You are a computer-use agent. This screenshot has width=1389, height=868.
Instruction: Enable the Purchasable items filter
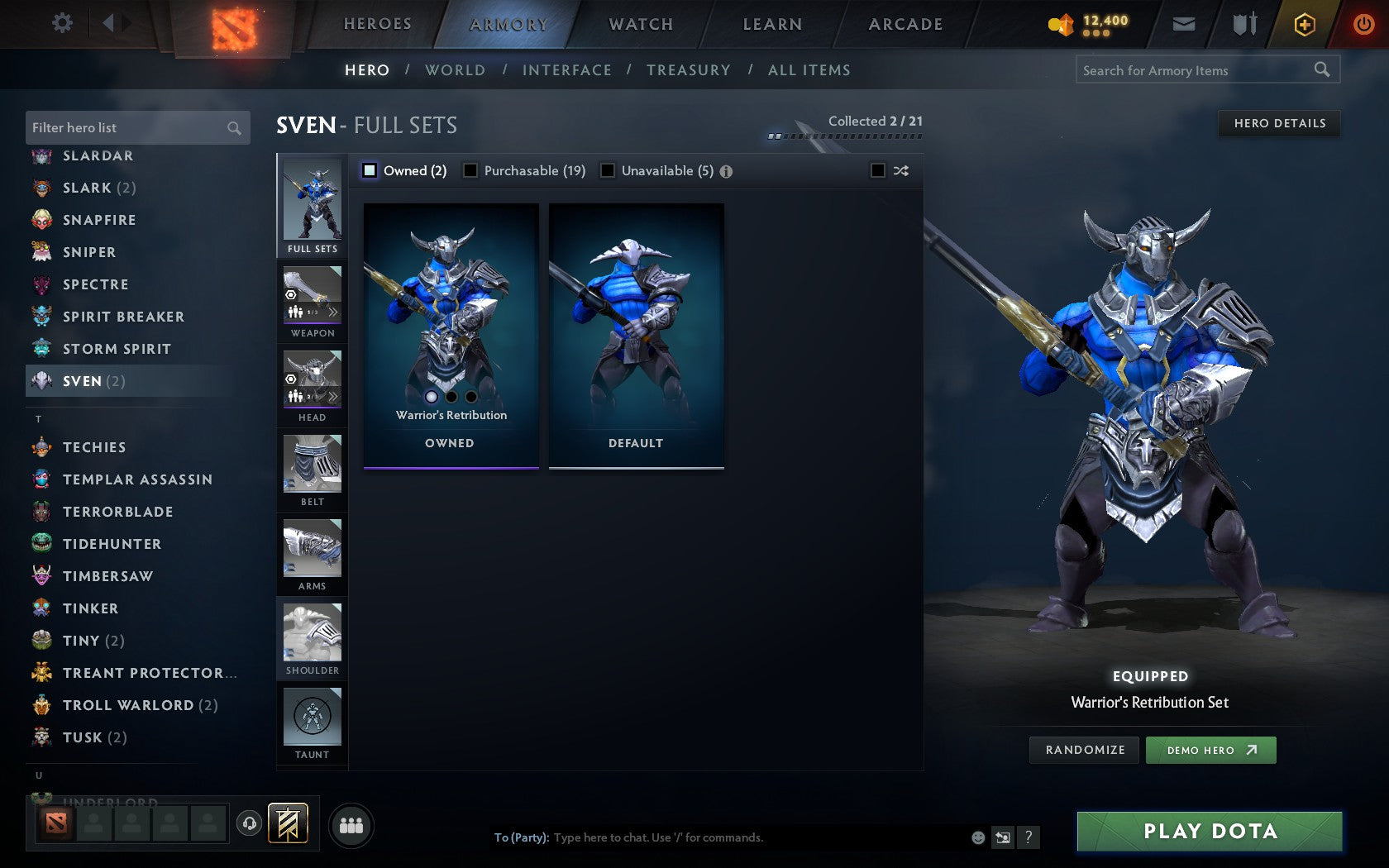tap(471, 170)
